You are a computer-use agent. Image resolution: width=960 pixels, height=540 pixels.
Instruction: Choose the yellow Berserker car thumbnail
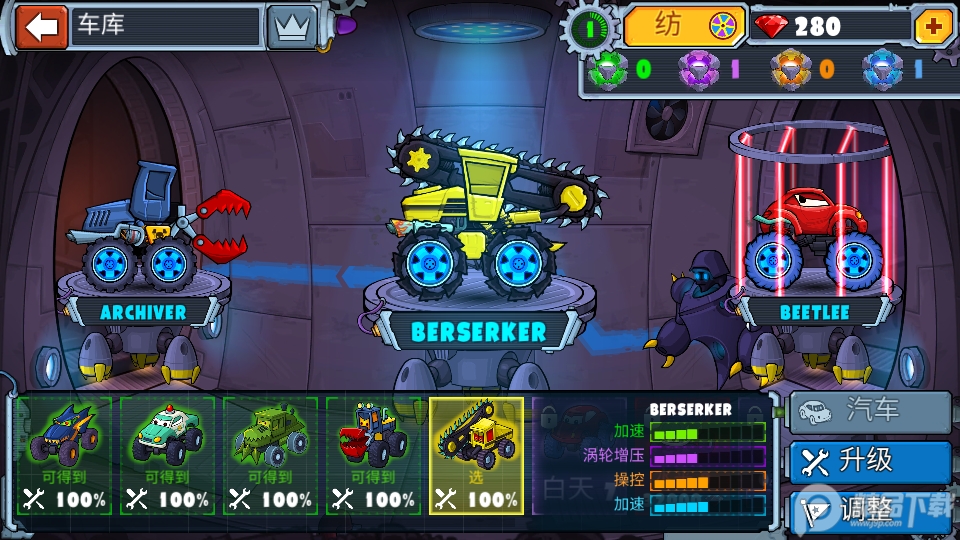[476, 455]
